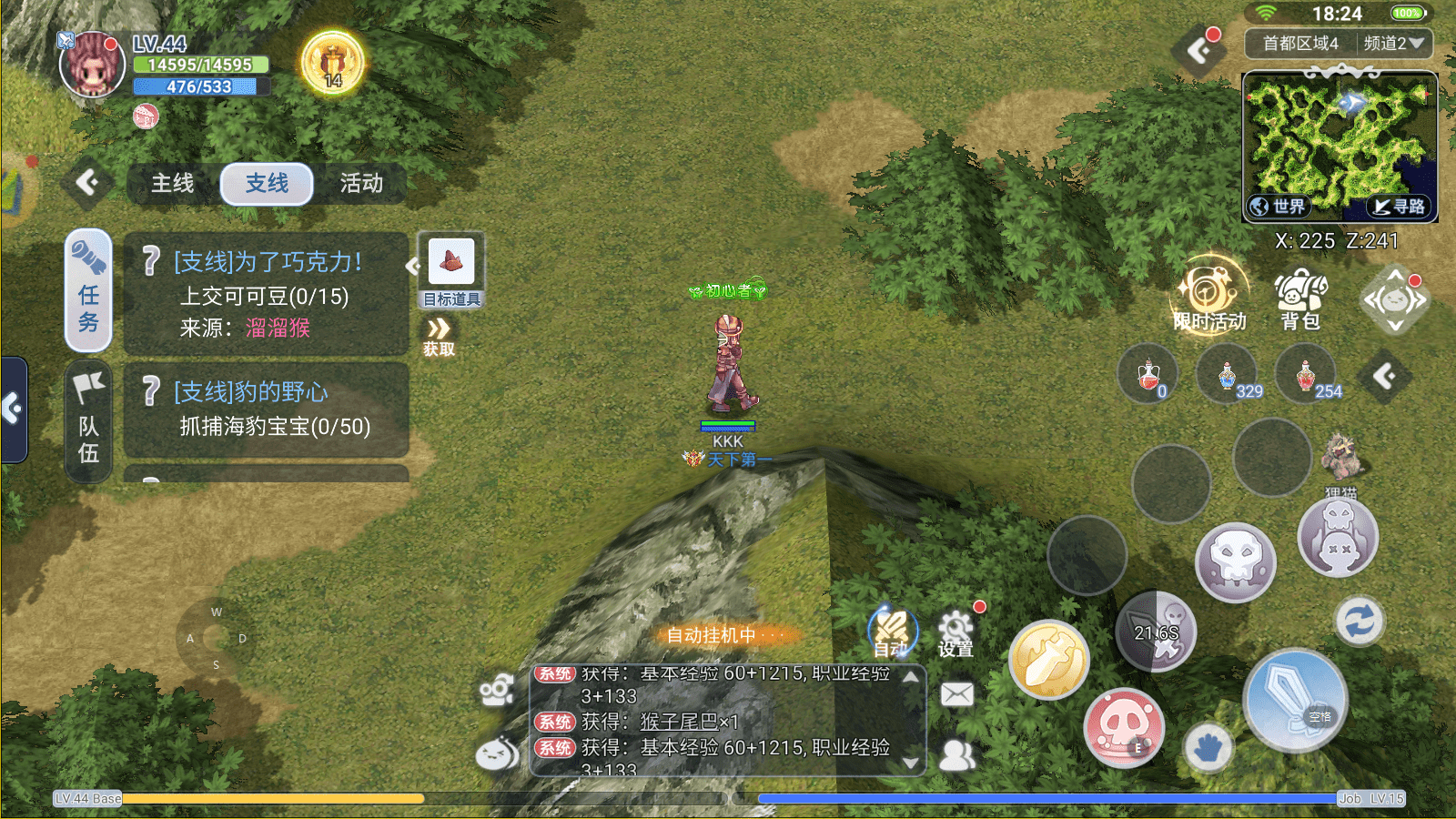Click the 任务 quest panel button
Image resolution: width=1456 pixels, height=819 pixels.
click(88, 291)
